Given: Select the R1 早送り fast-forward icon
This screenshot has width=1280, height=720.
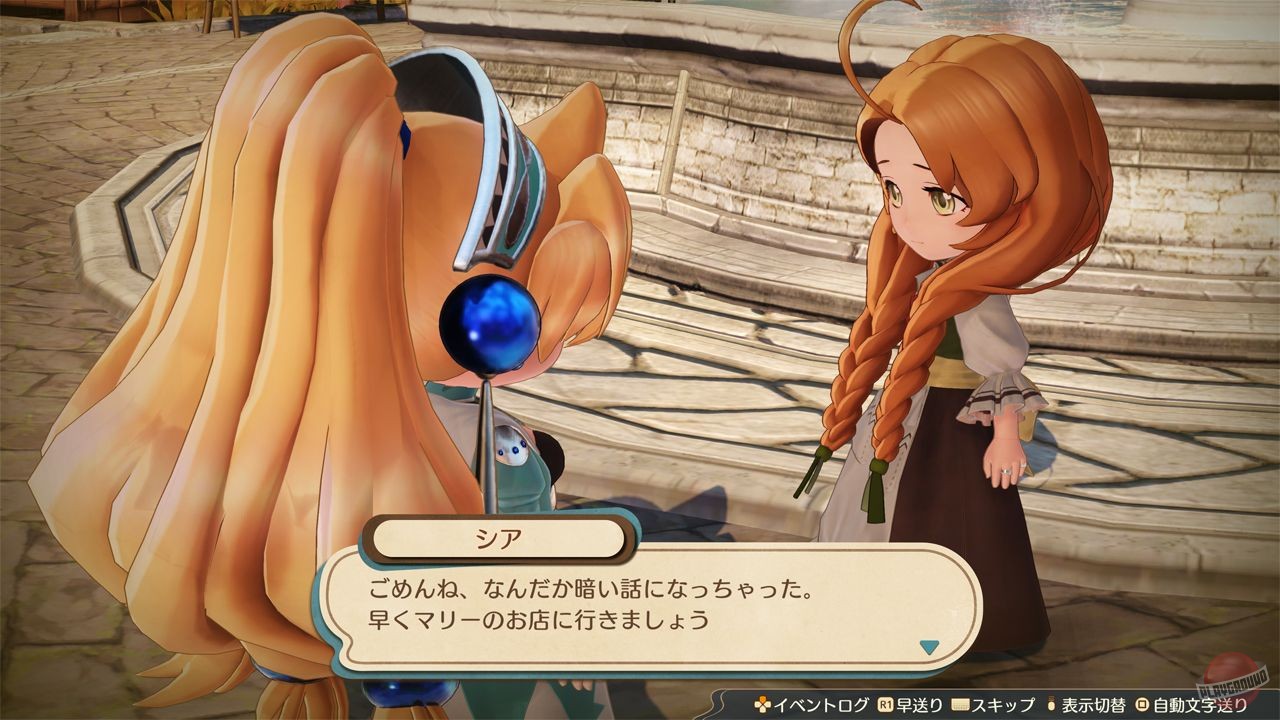Looking at the screenshot, I should point(887,704).
